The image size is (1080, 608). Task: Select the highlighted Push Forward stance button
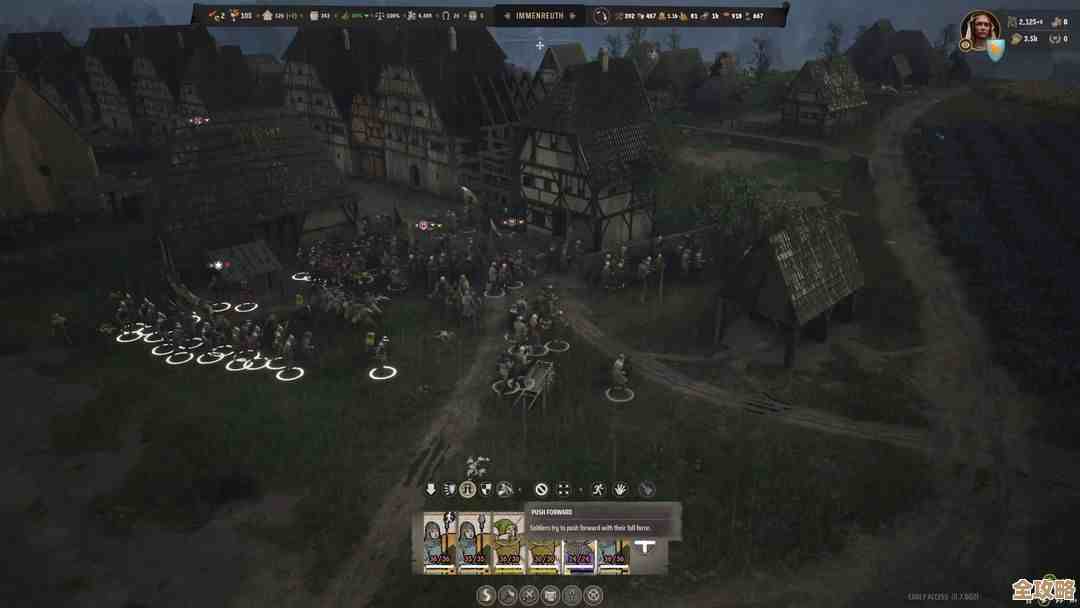click(467, 490)
